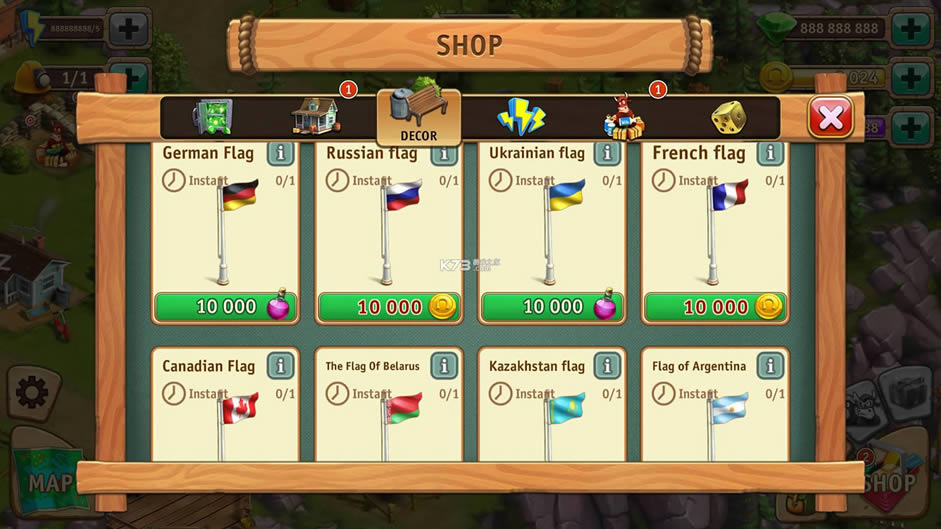Buy the Ukrainian flag for 10 000
This screenshot has height=529, width=941.
(x=552, y=307)
